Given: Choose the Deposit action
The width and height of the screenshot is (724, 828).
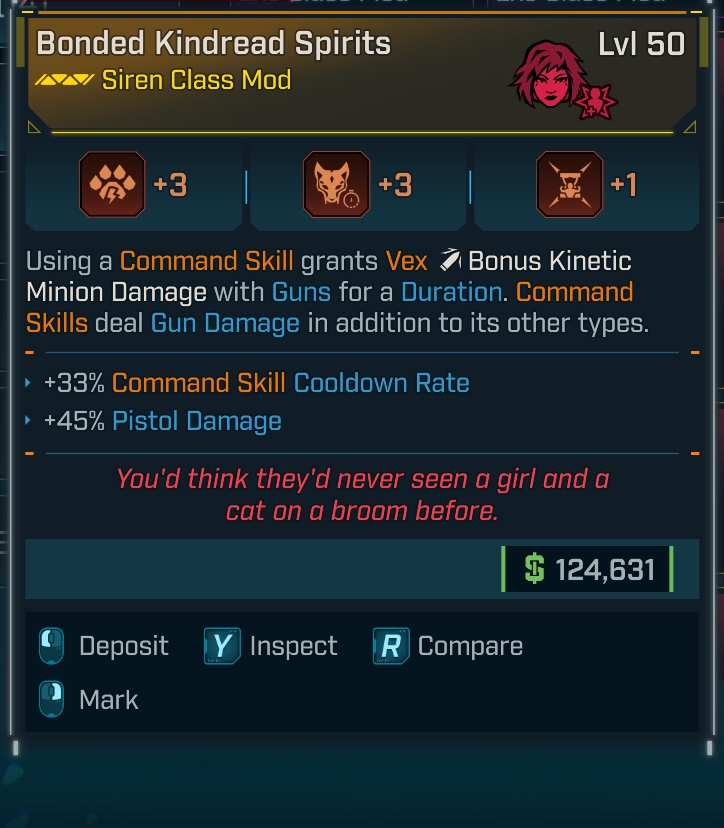Looking at the screenshot, I should (x=104, y=646).
